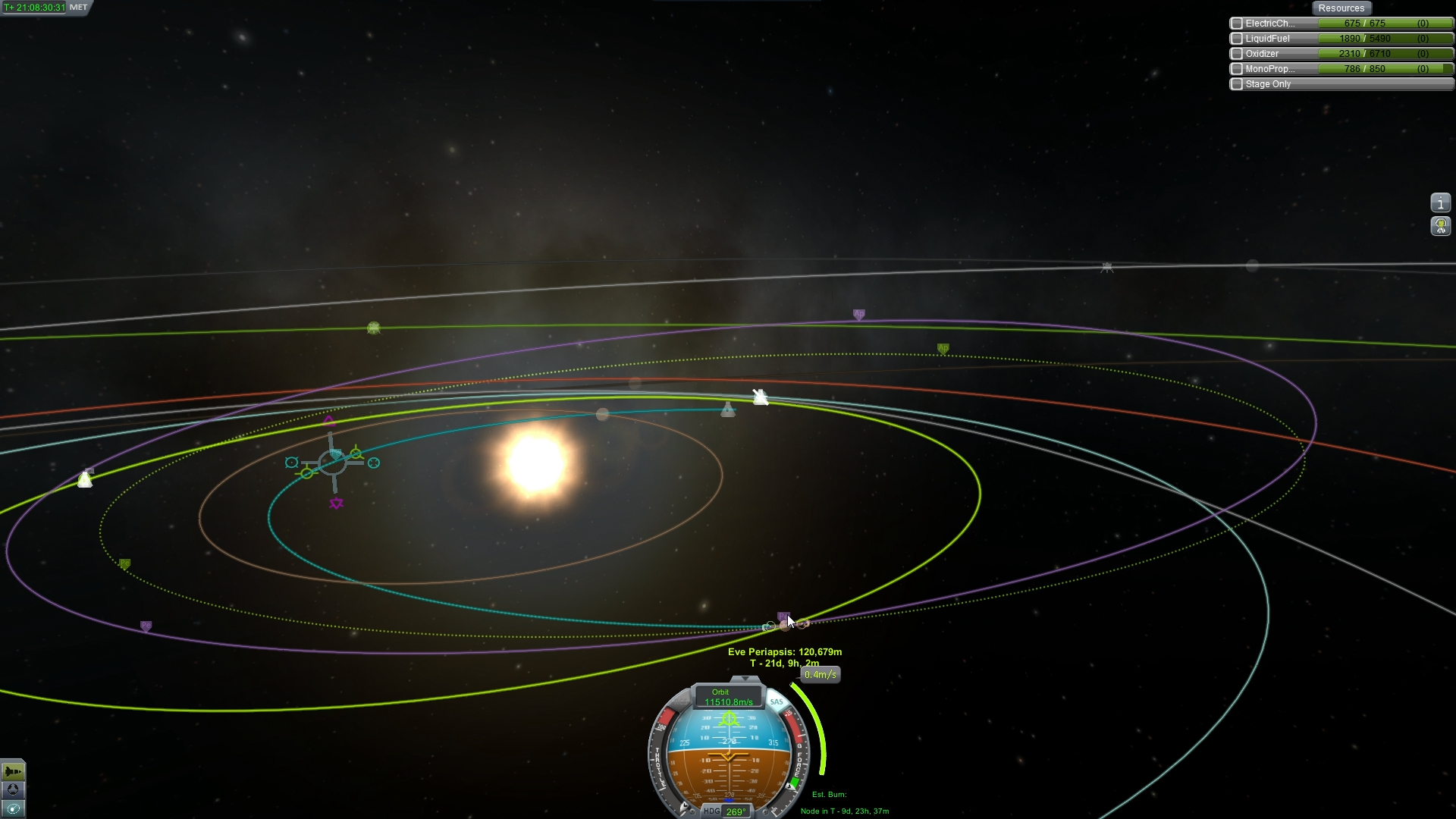Screen dimensions: 1456x819
Task: Enable the Stage Only checkbox
Action: tap(1237, 84)
